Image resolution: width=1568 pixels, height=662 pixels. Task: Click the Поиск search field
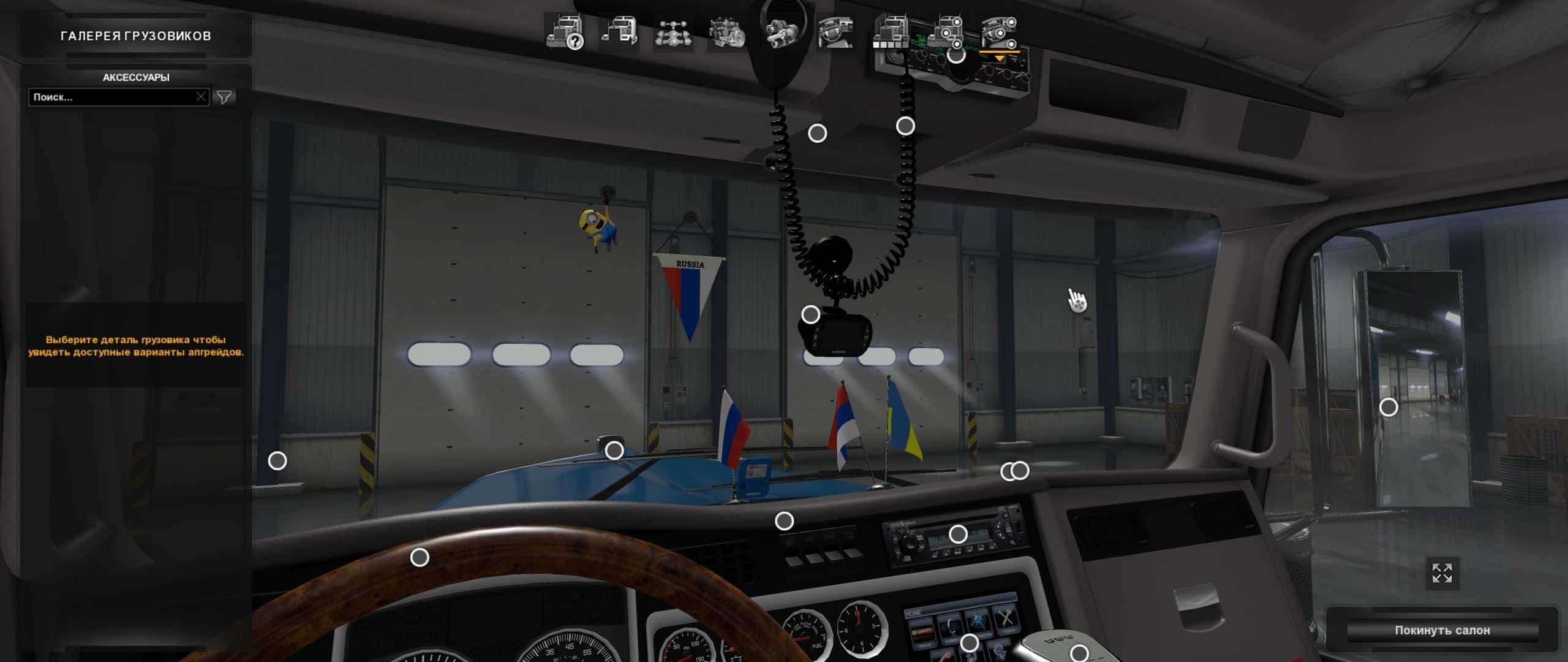[x=113, y=97]
